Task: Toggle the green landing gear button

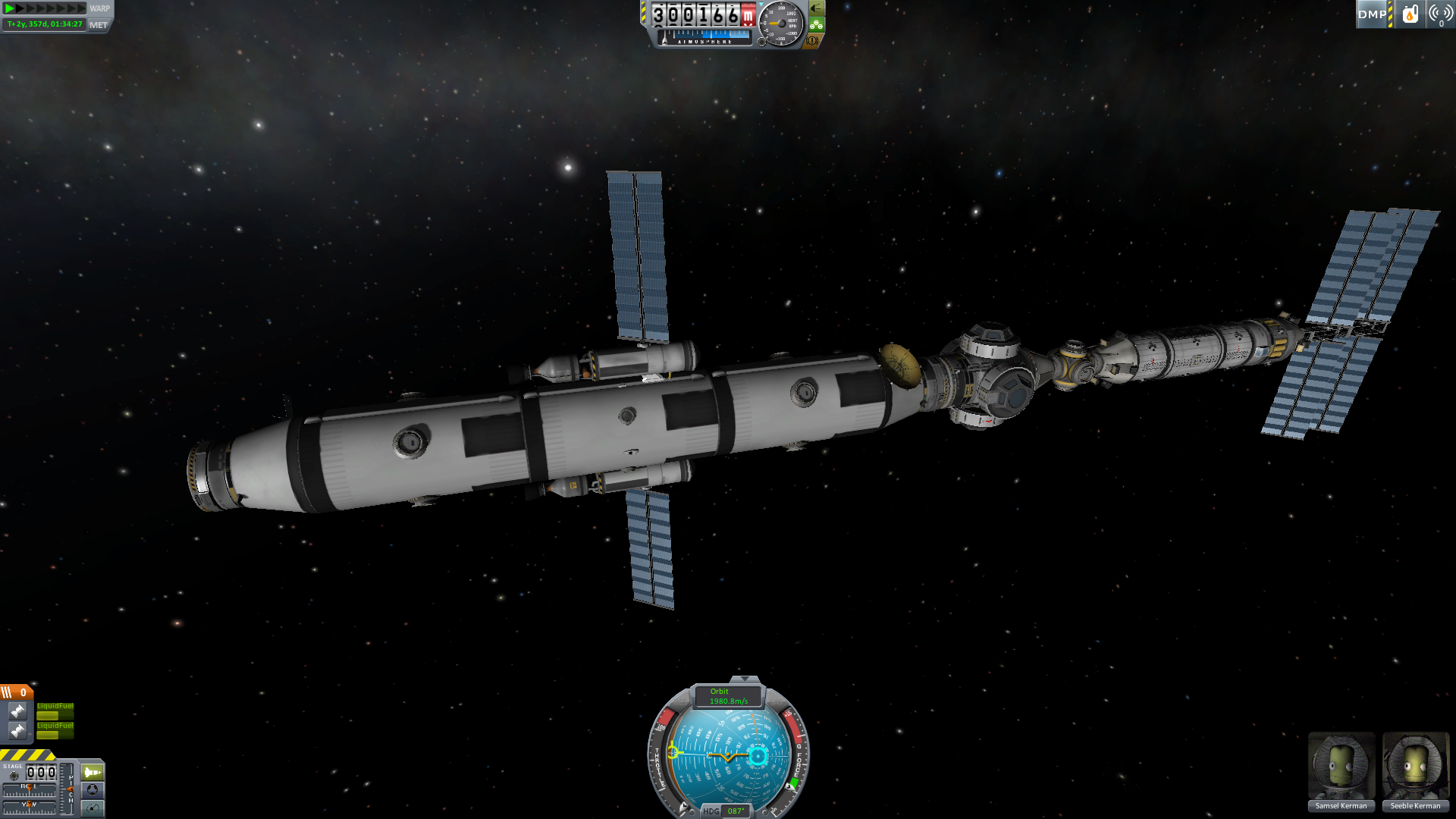Action: [817, 24]
